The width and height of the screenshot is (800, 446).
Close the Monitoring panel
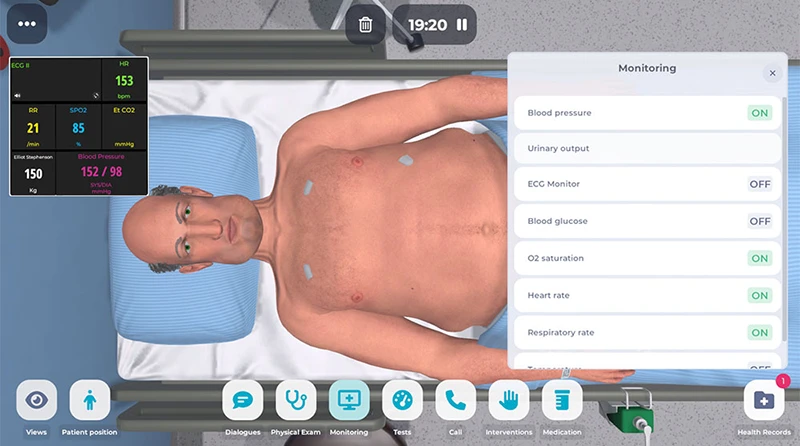coord(772,73)
